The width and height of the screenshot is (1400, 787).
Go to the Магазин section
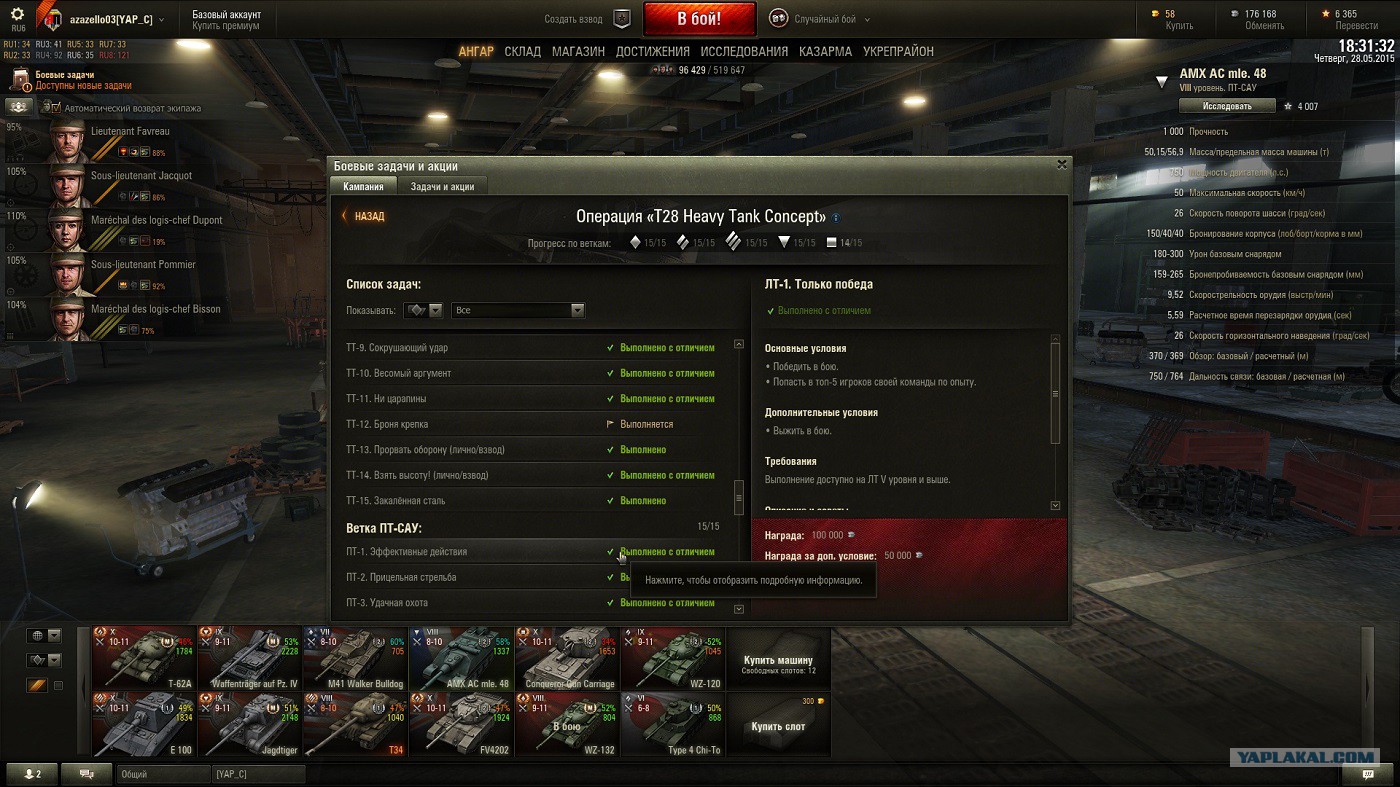(578, 51)
